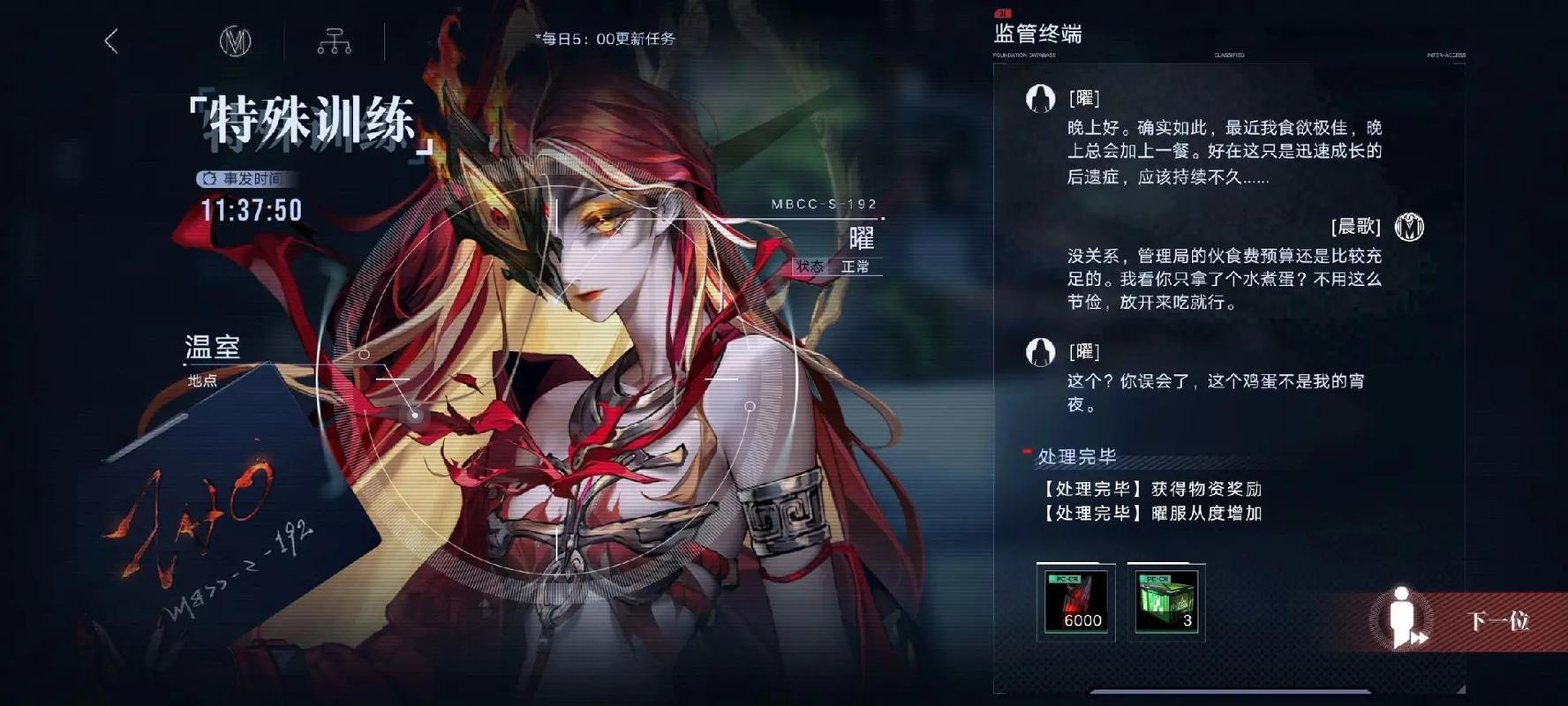
Task: Select the 6000 PC-CR reward thumbnail
Action: [1075, 603]
